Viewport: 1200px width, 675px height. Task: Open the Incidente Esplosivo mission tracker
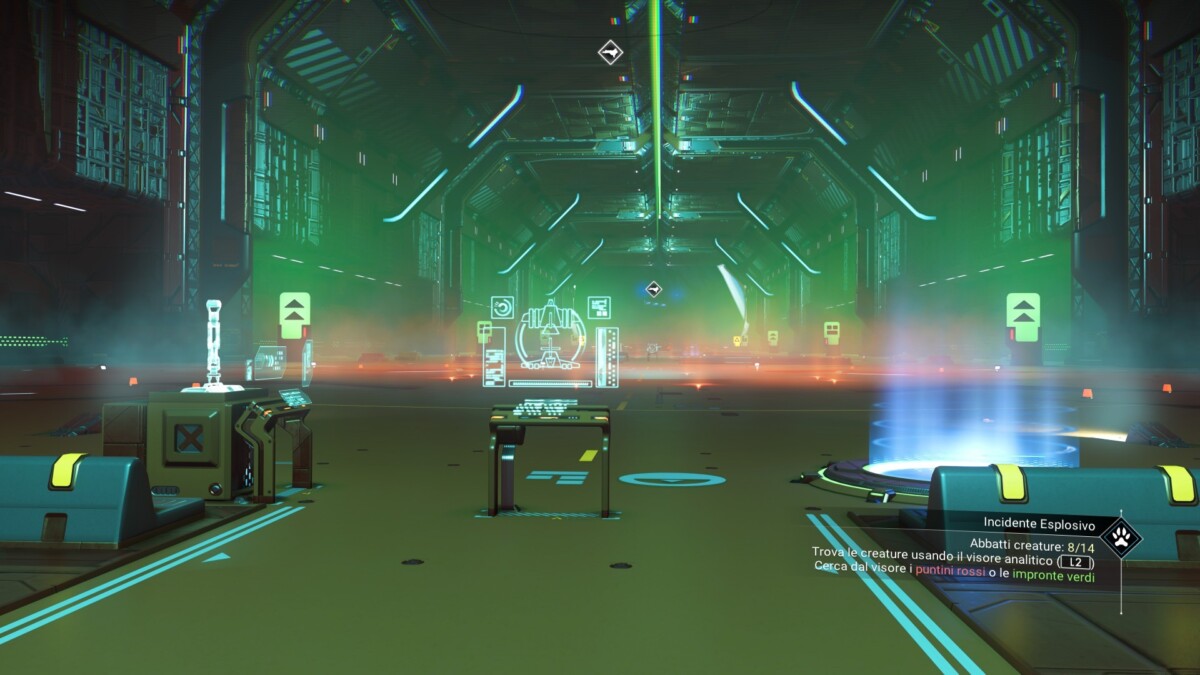point(1038,524)
